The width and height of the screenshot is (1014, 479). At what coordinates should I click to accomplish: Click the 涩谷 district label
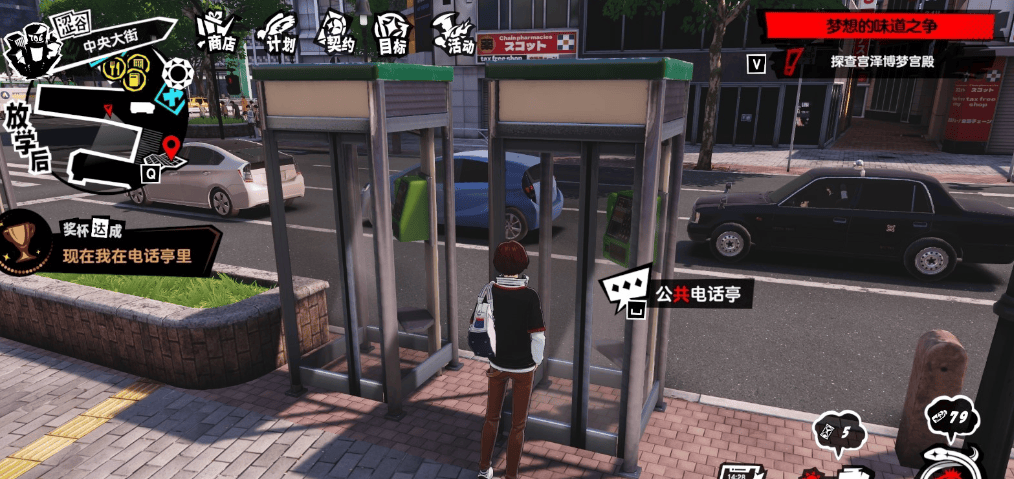73,20
